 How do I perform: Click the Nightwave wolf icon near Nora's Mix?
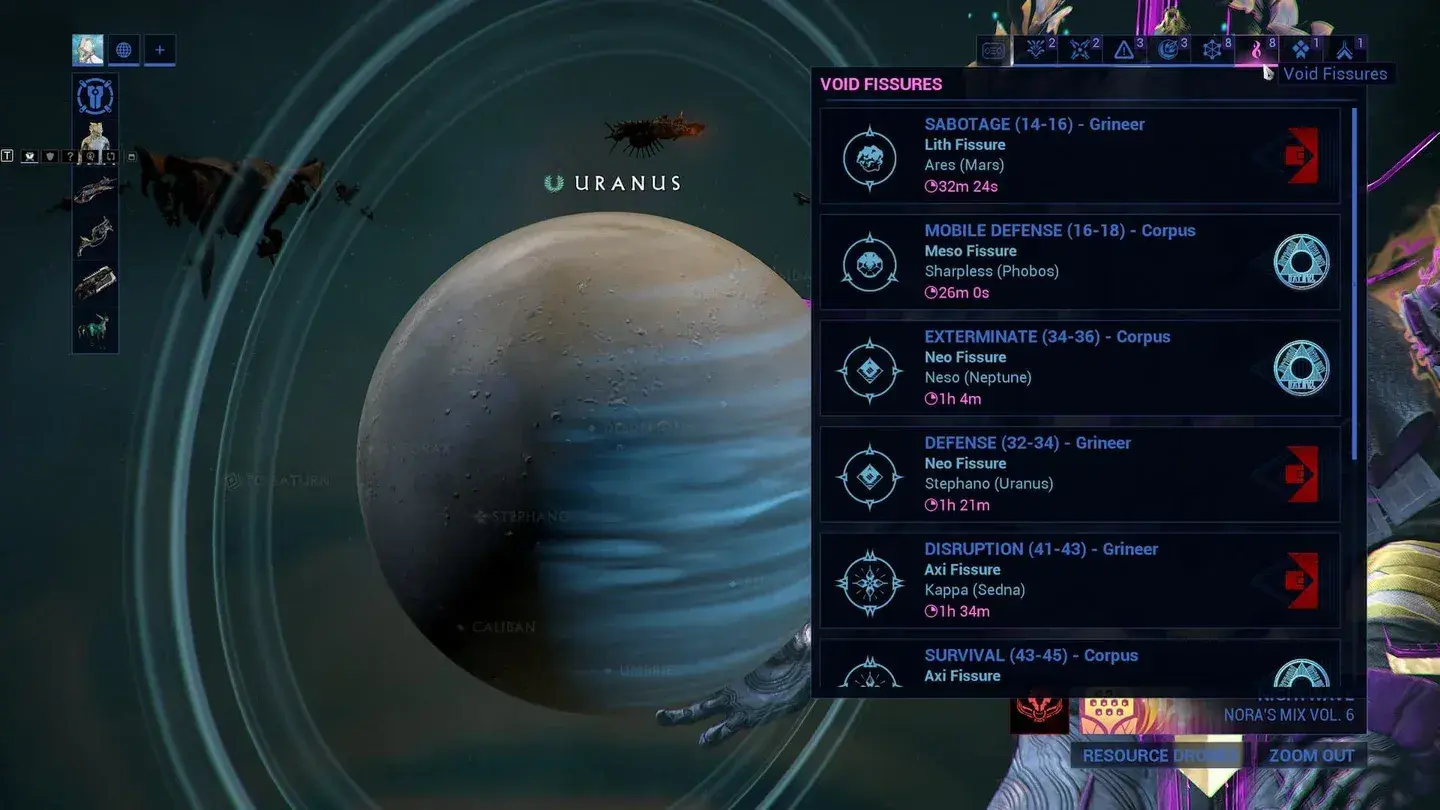[x=1039, y=712]
